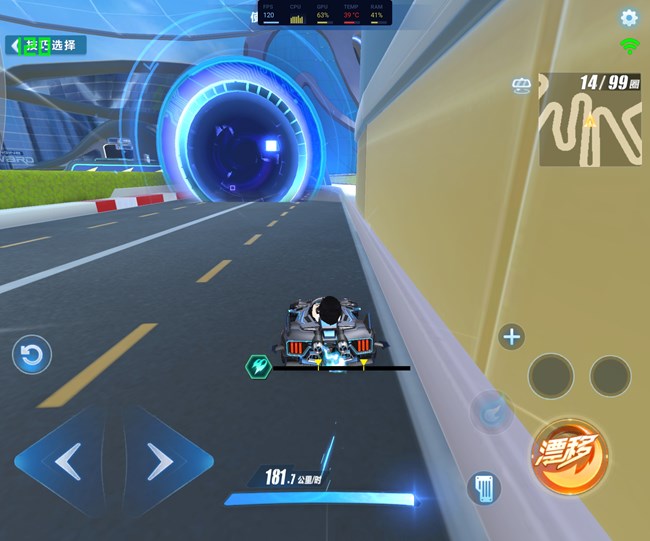Screen dimensions: 650x541
Task: Reset the car with the circular arrow
Action: [x=32, y=355]
